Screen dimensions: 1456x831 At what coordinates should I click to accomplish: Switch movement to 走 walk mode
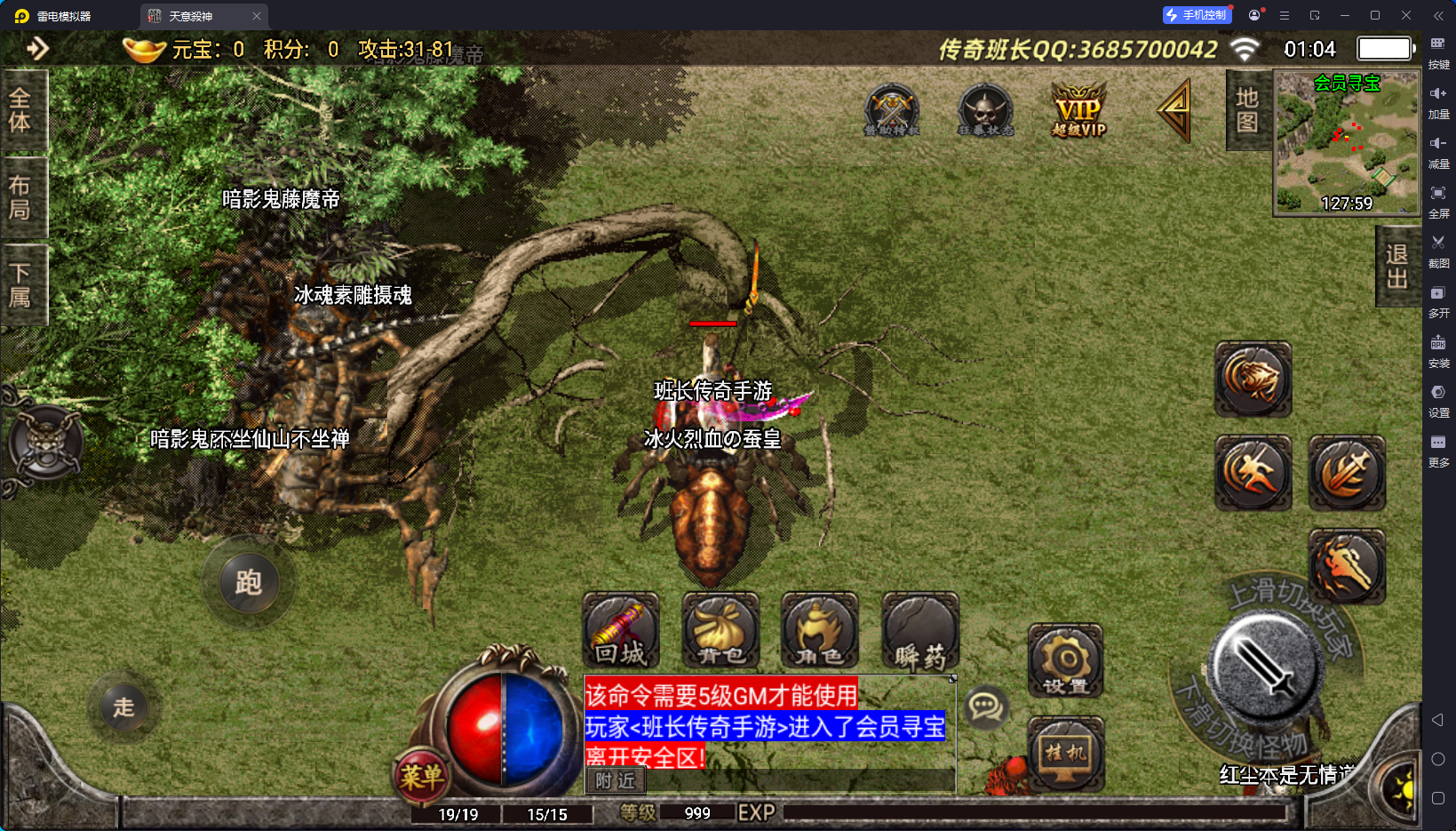[x=123, y=707]
